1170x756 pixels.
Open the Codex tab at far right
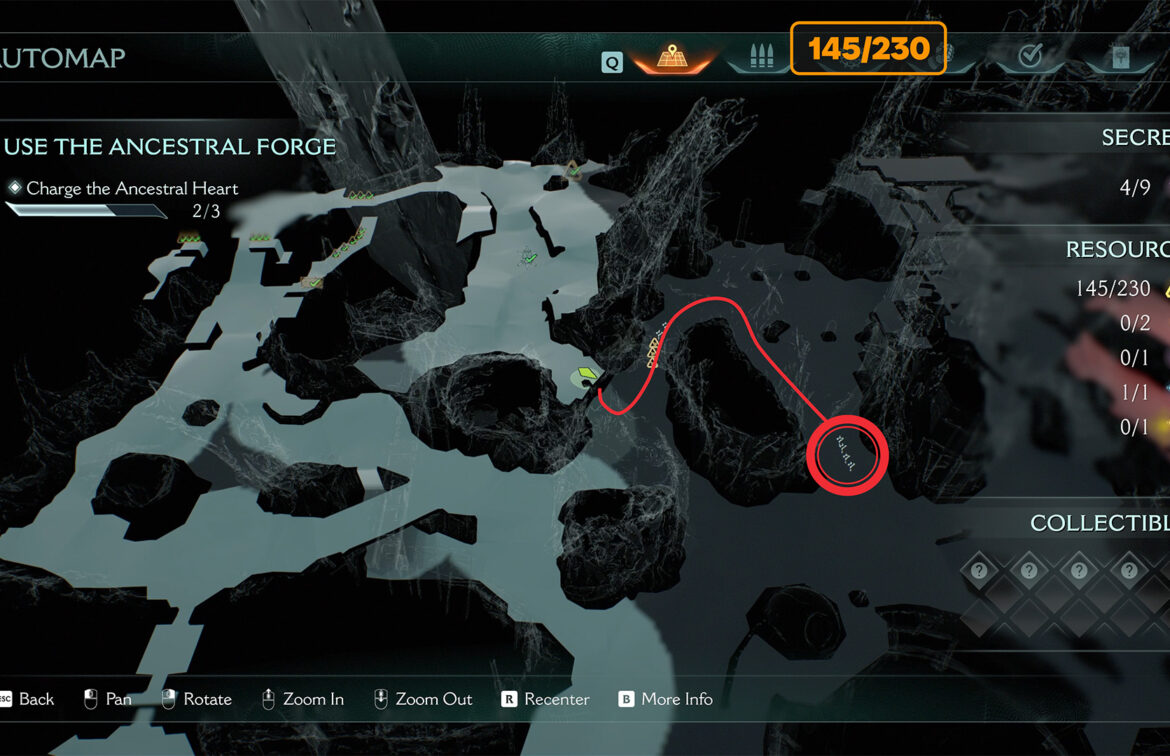point(1122,58)
